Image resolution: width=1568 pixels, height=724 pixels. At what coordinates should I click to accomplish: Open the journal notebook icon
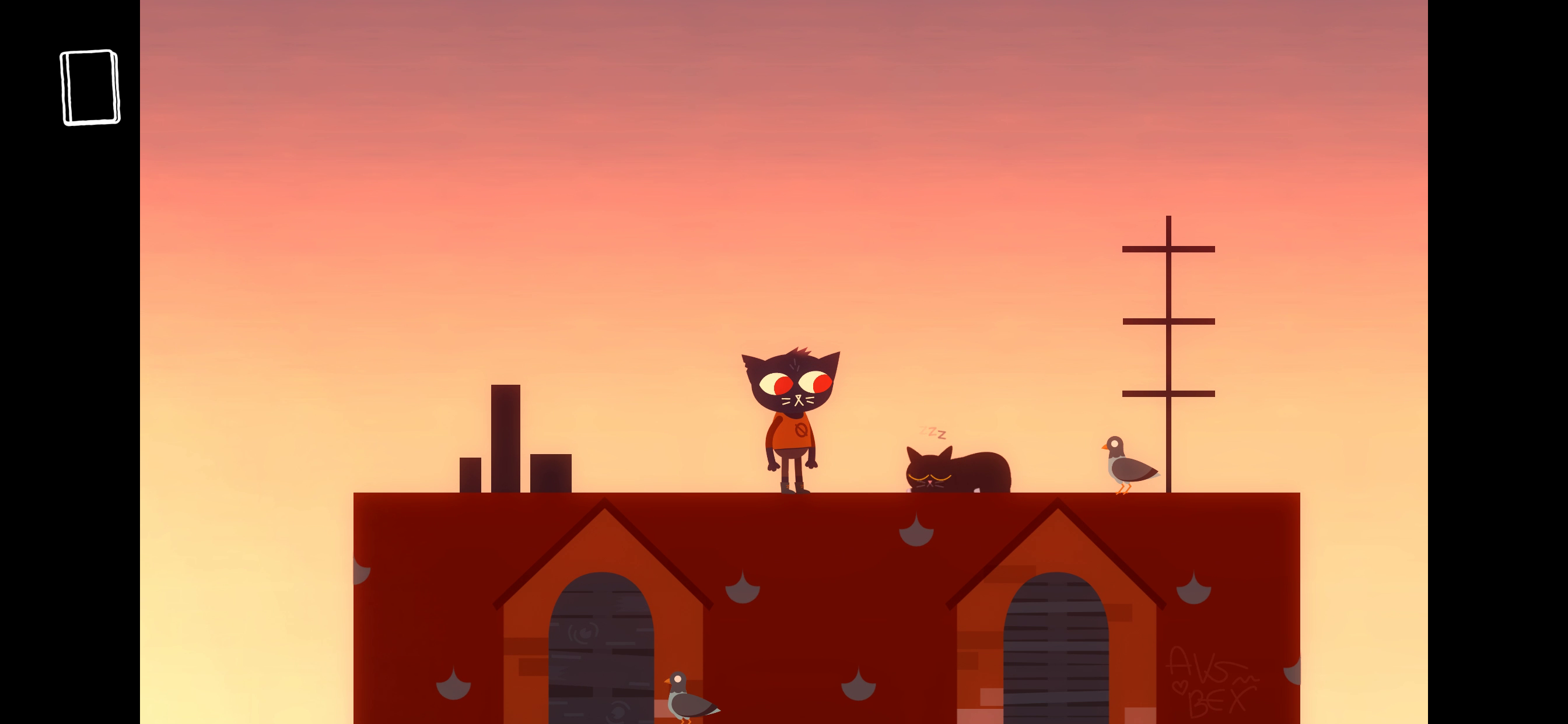(90, 87)
